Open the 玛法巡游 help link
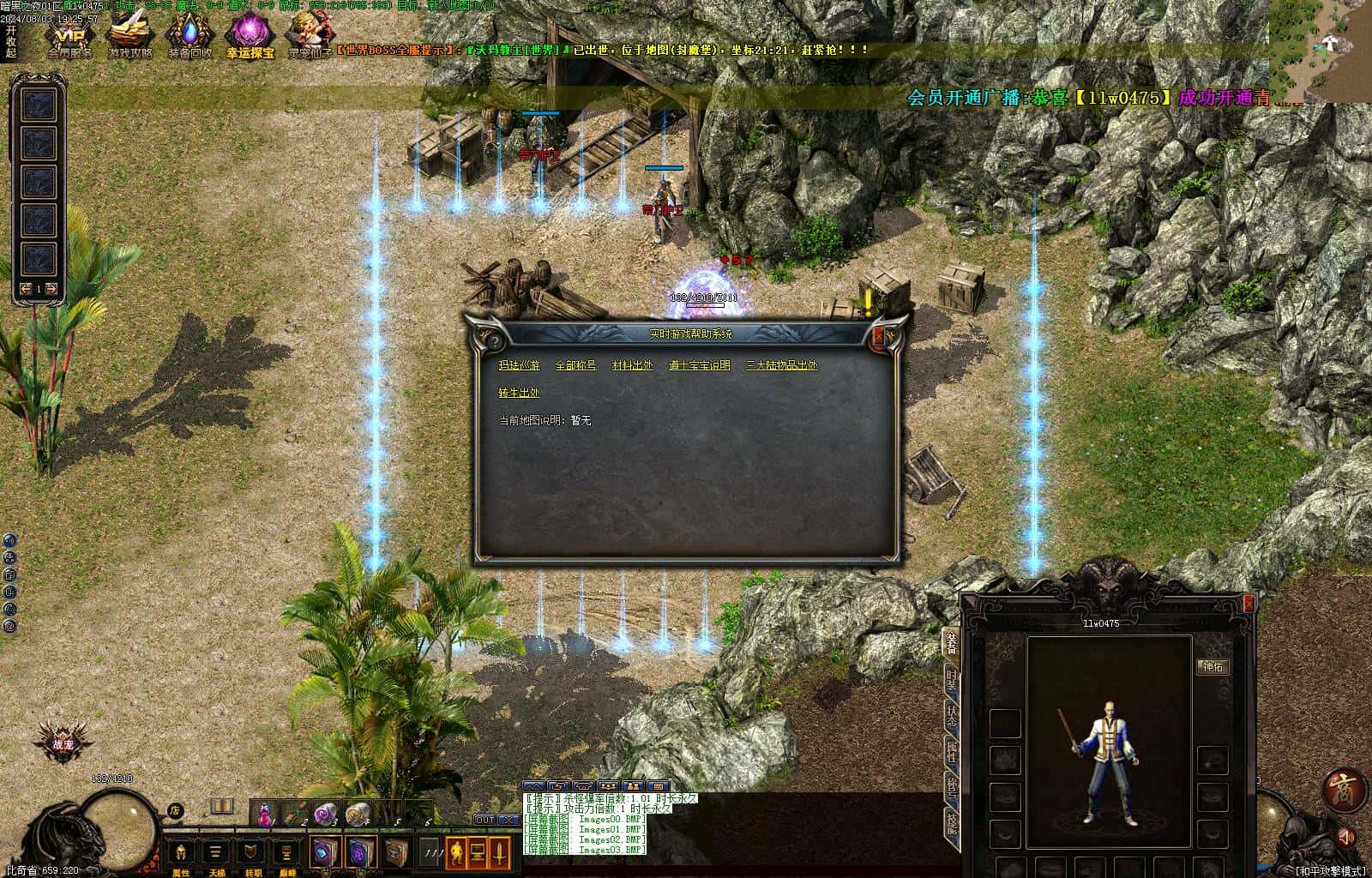The width and height of the screenshot is (1372, 878). (520, 365)
